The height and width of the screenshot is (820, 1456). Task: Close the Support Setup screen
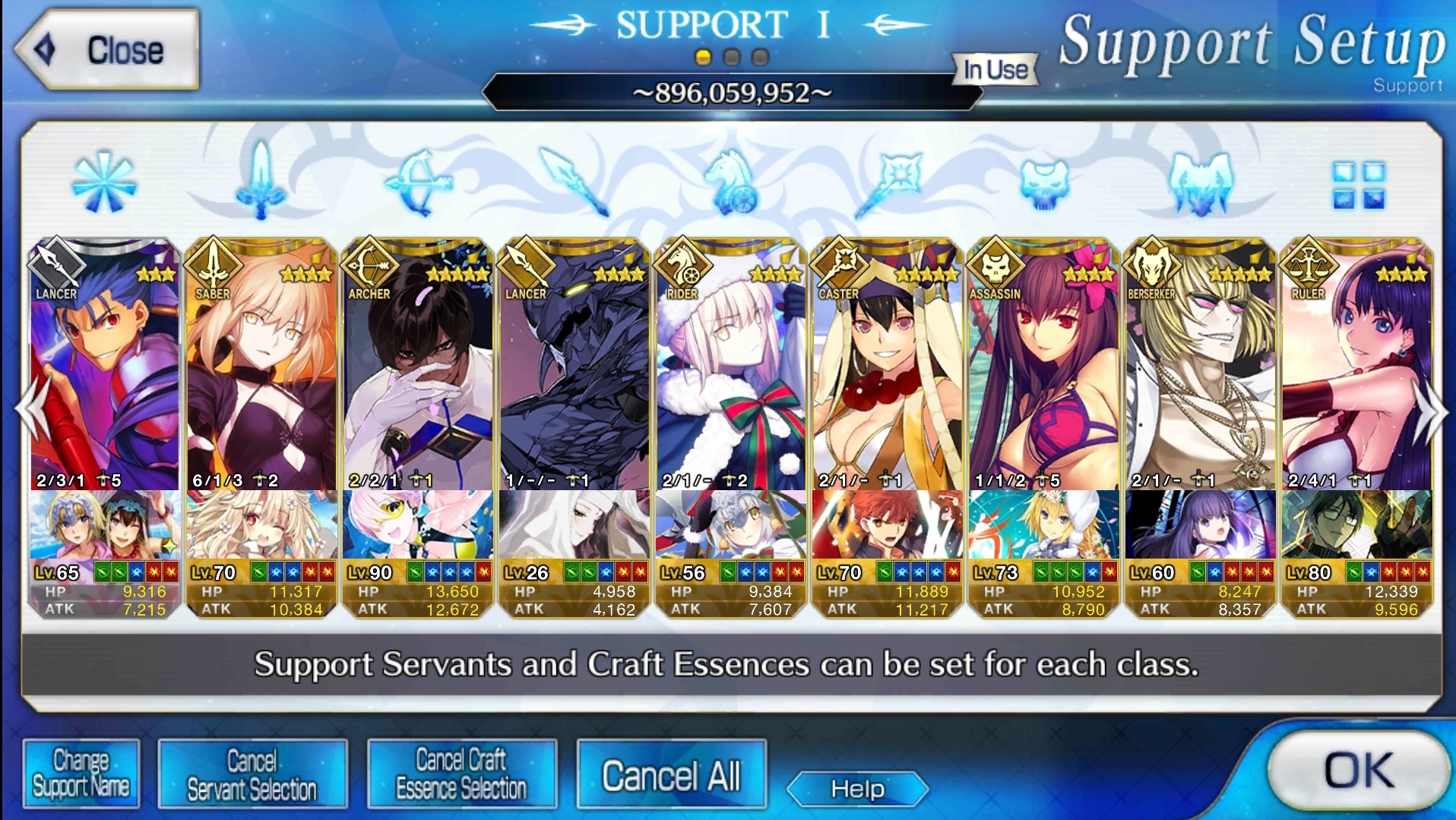107,50
